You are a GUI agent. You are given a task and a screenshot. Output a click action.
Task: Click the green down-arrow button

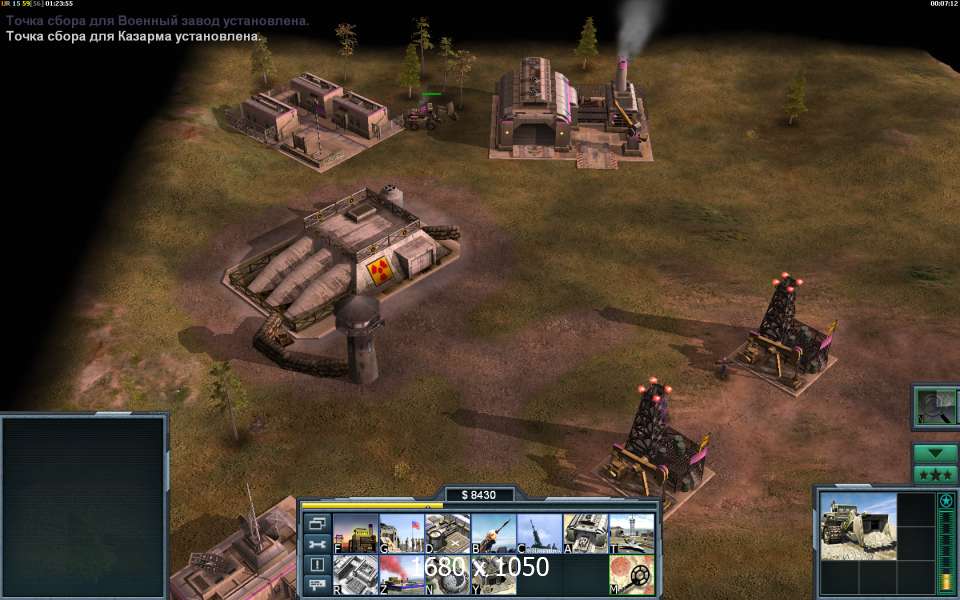tap(935, 453)
